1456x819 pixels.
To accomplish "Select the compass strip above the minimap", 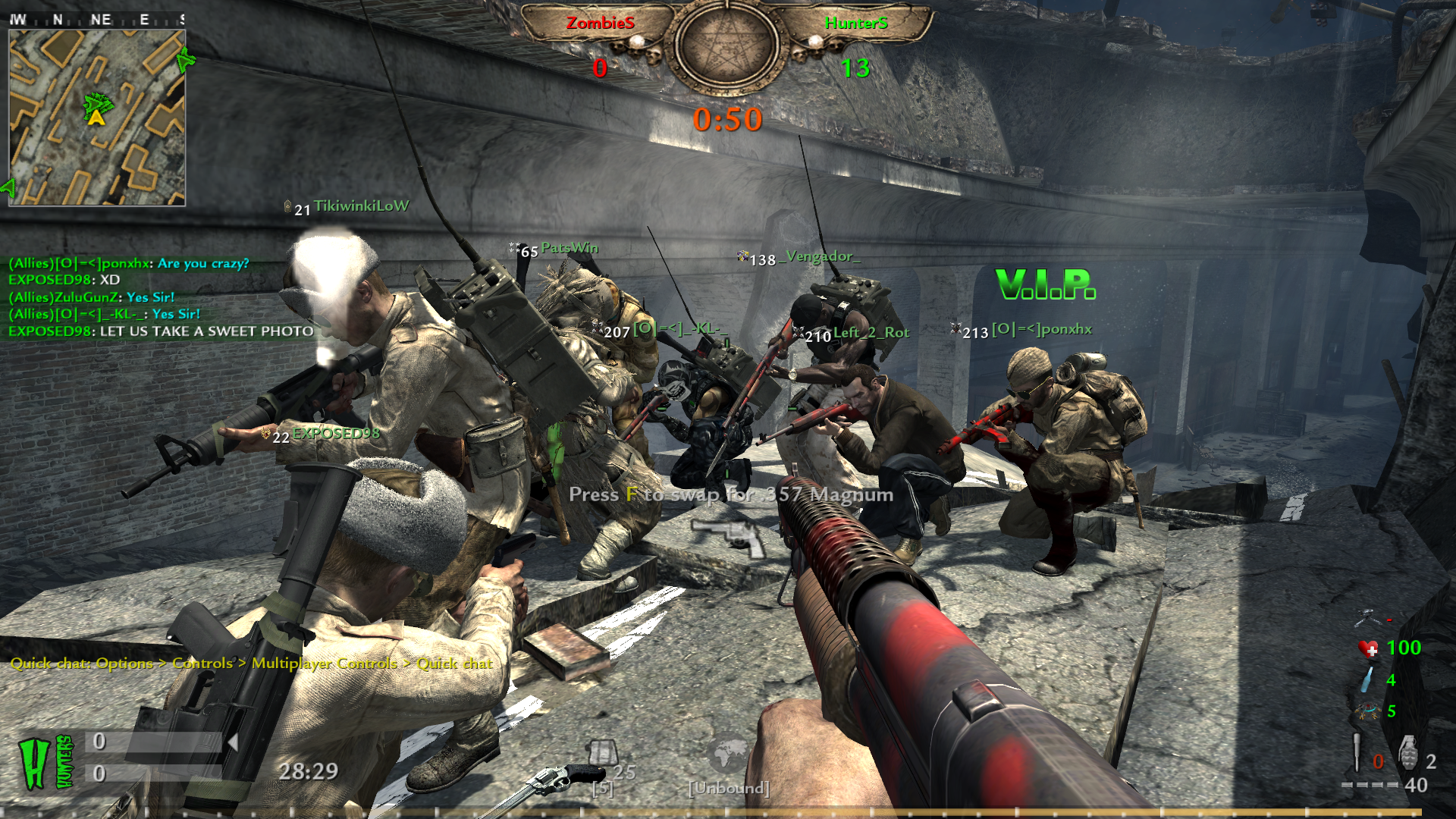I will coord(97,20).
